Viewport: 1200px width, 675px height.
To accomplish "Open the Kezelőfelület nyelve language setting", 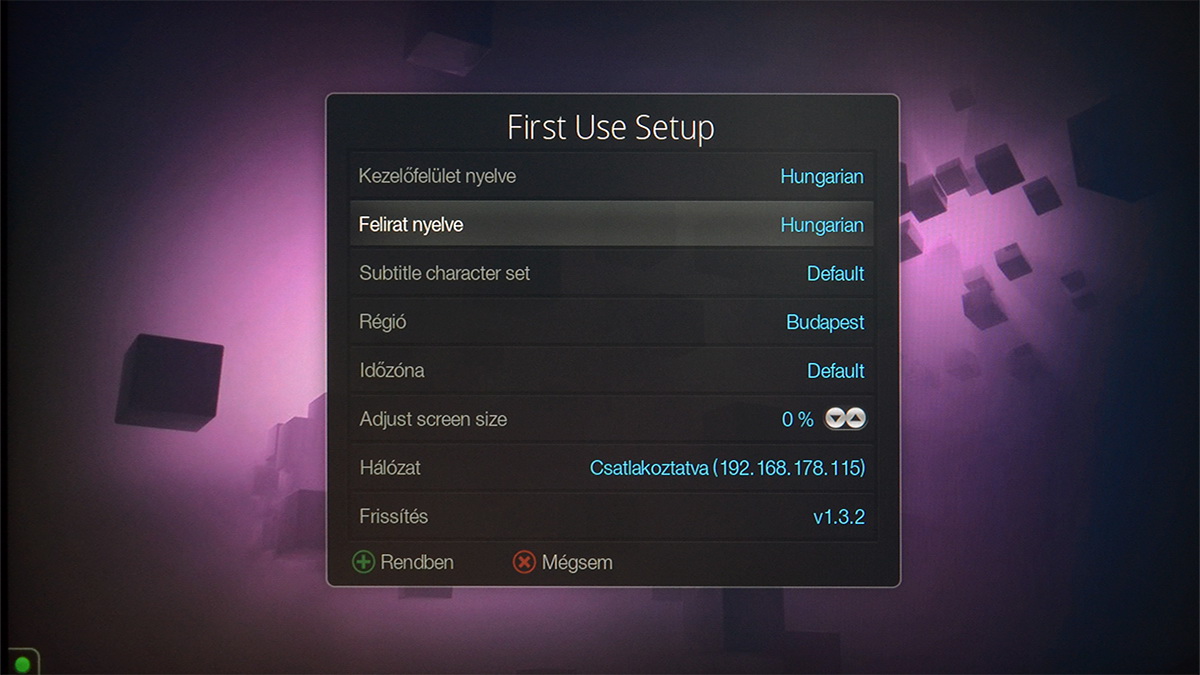I will (x=611, y=177).
